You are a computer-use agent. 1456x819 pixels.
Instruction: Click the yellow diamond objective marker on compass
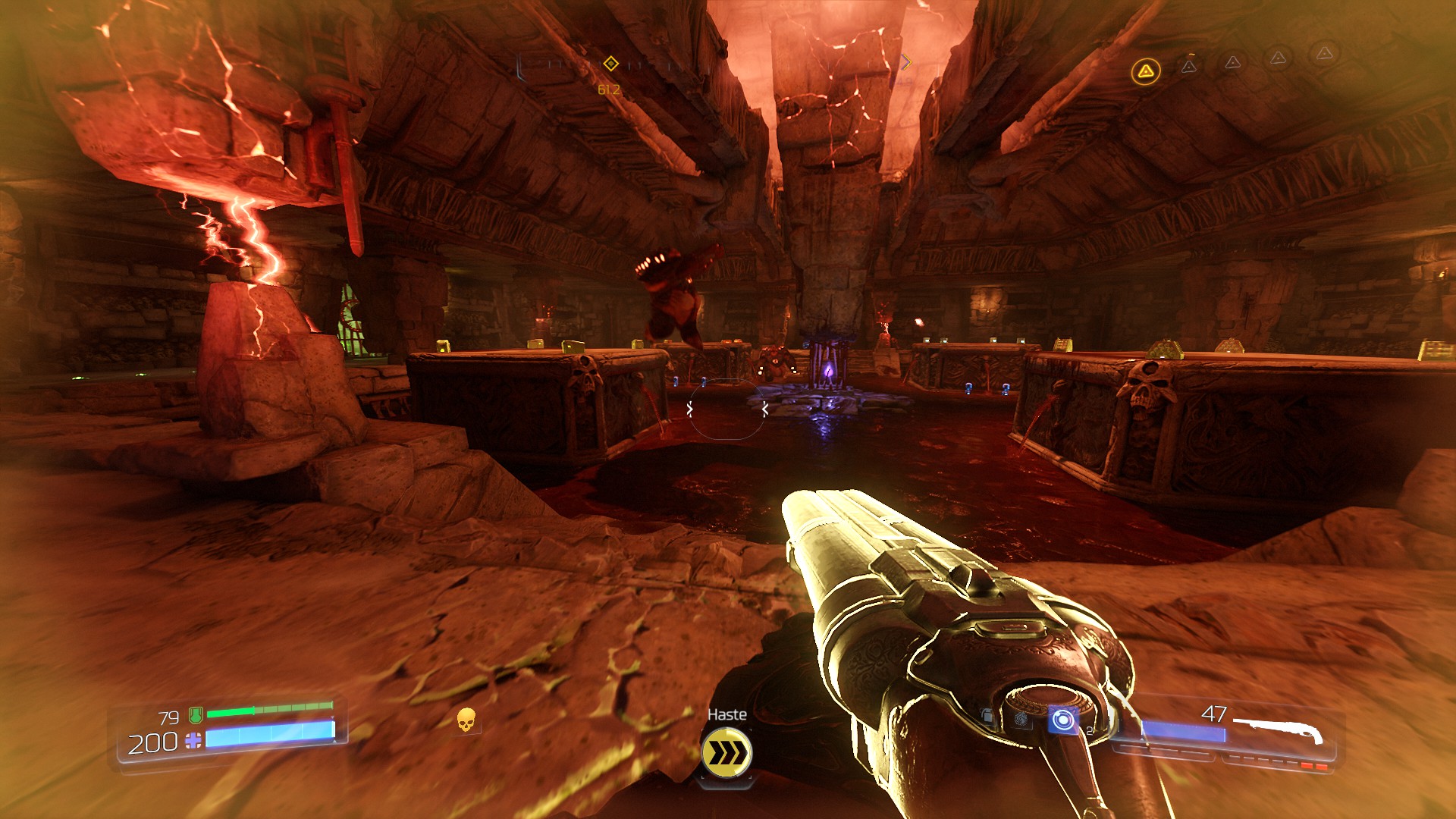coord(610,64)
